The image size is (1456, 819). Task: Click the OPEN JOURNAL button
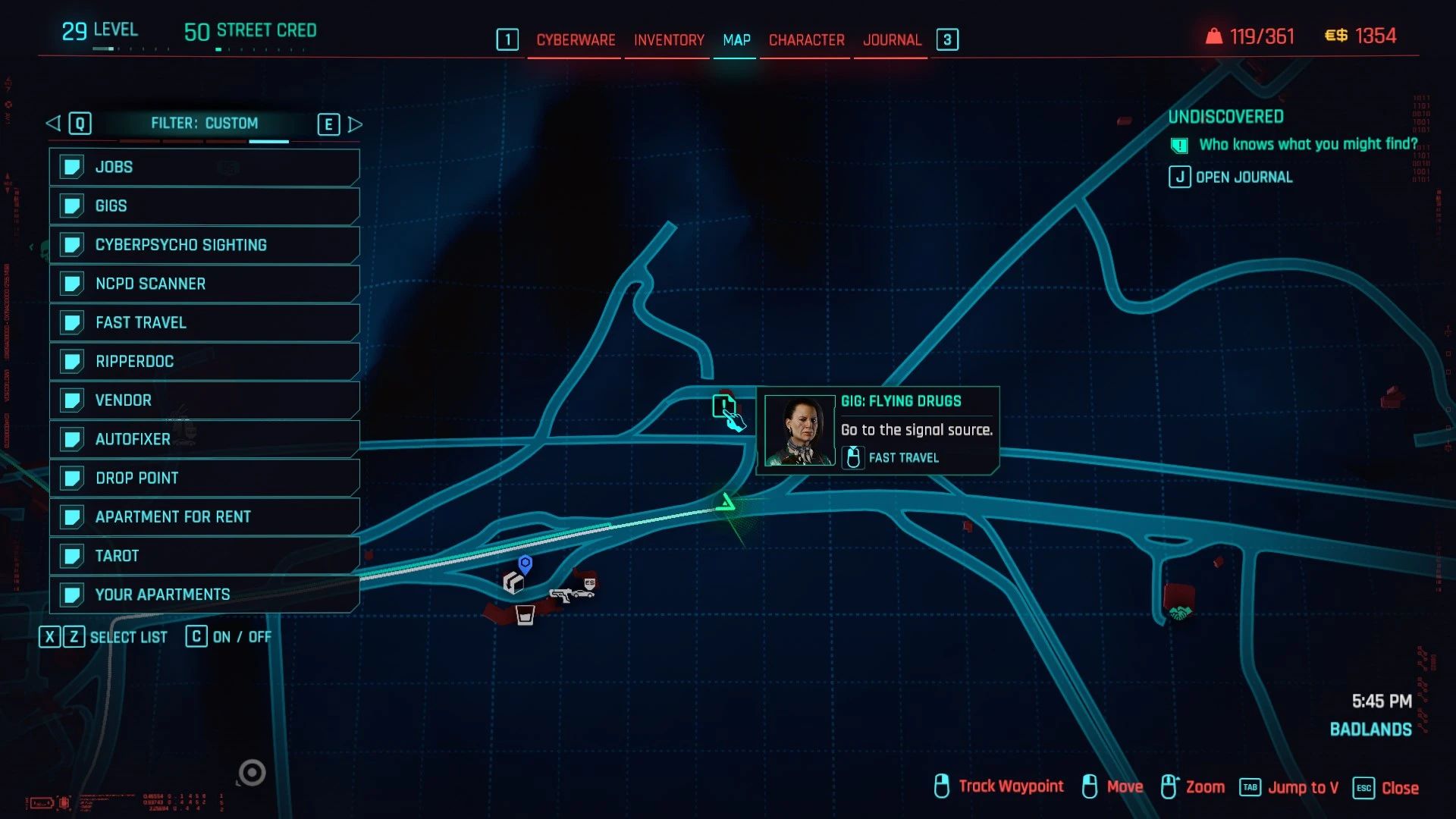coord(1230,177)
